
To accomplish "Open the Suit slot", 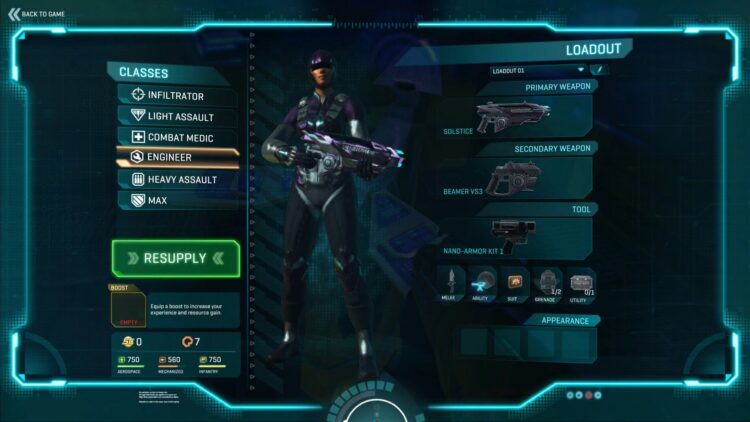I will pyautogui.click(x=515, y=283).
